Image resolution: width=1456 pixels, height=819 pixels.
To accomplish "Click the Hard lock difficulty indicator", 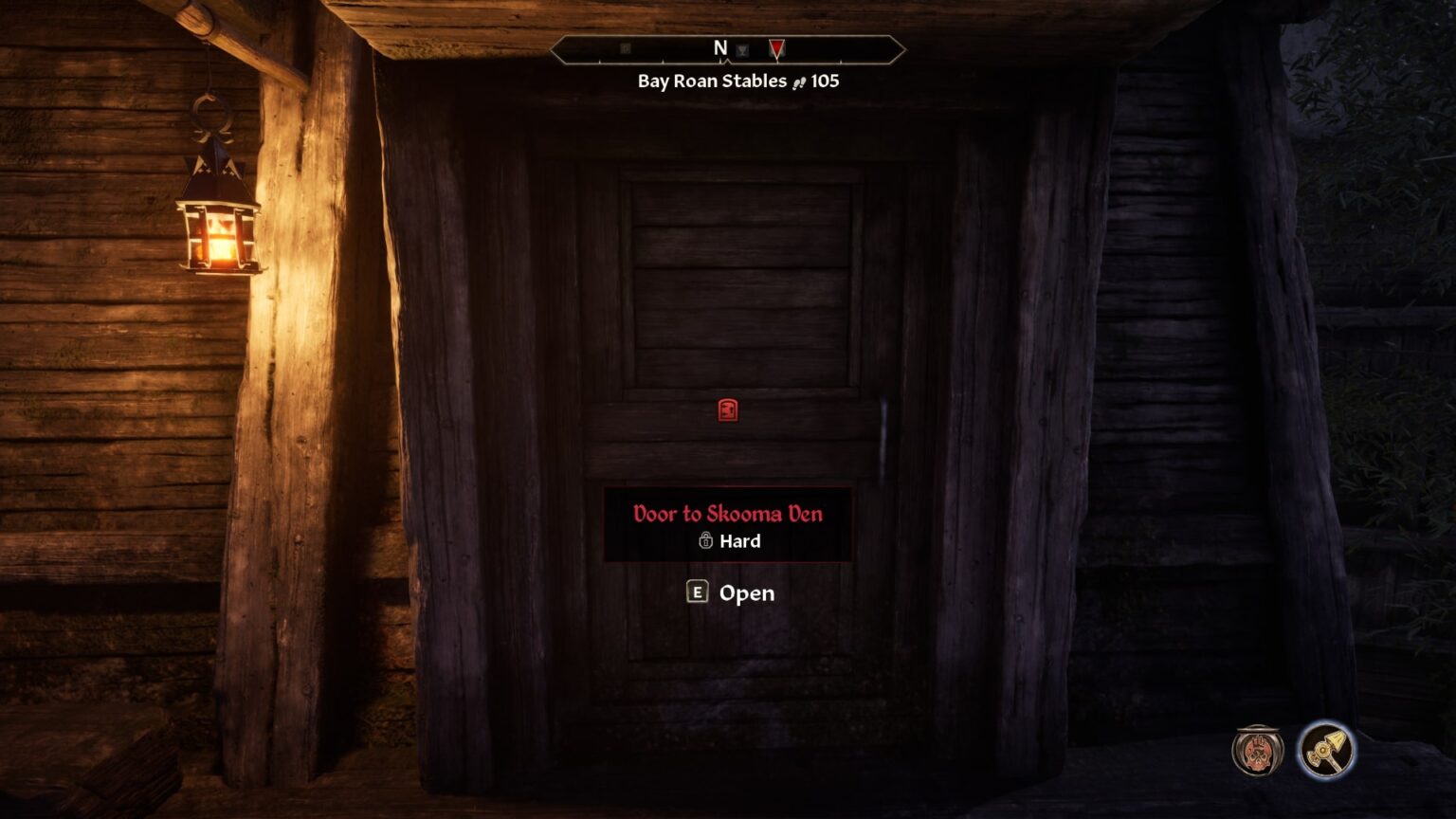I will click(x=738, y=542).
